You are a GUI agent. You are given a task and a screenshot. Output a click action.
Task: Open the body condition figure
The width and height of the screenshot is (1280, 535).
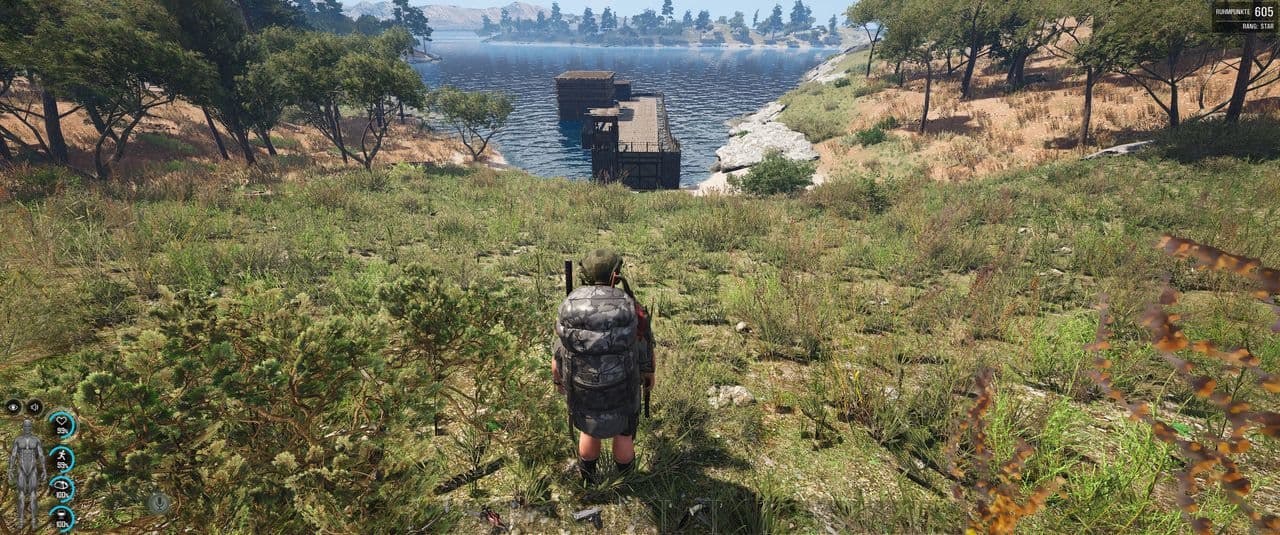pyautogui.click(x=27, y=472)
